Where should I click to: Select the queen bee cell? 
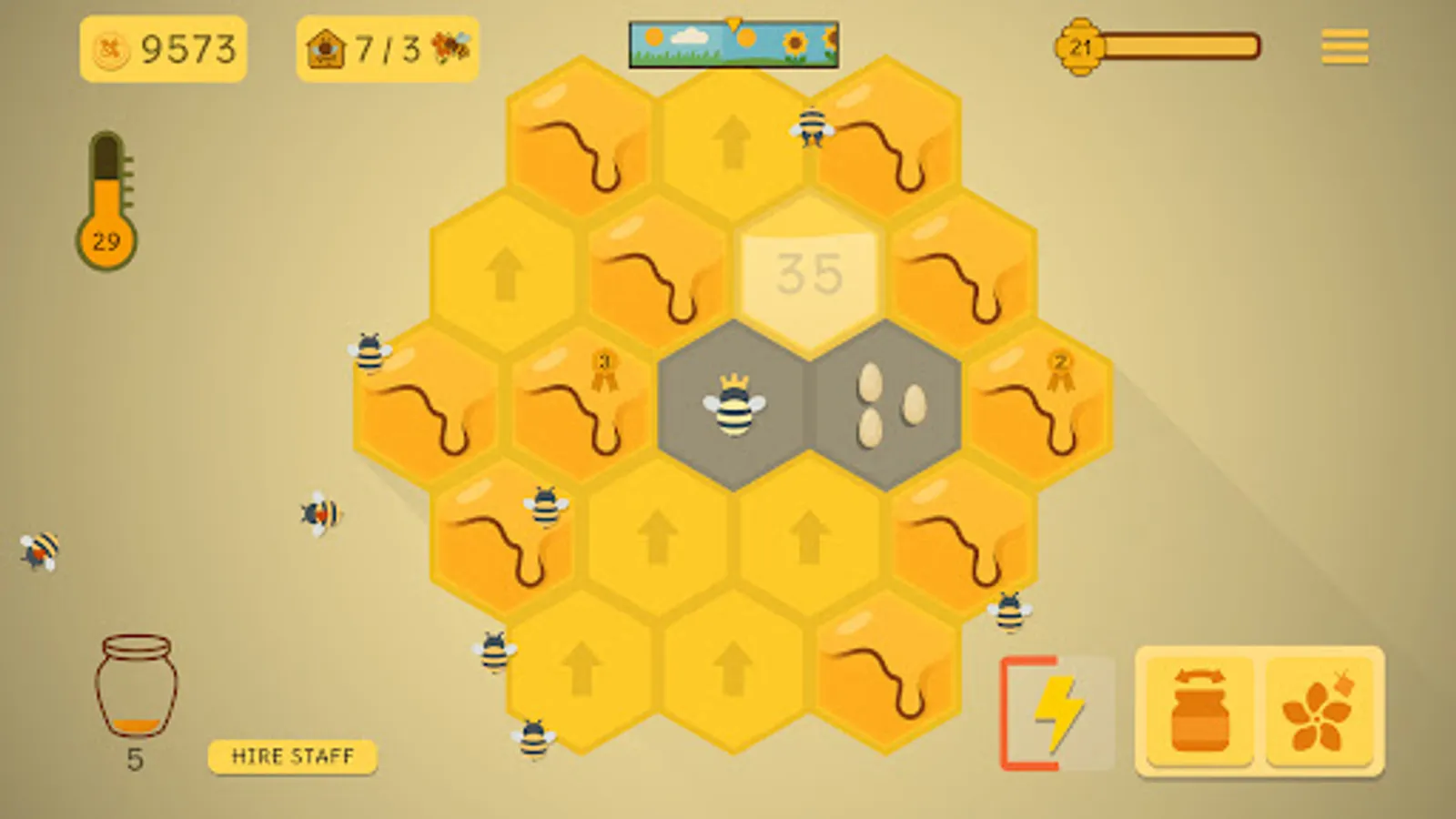(733, 405)
